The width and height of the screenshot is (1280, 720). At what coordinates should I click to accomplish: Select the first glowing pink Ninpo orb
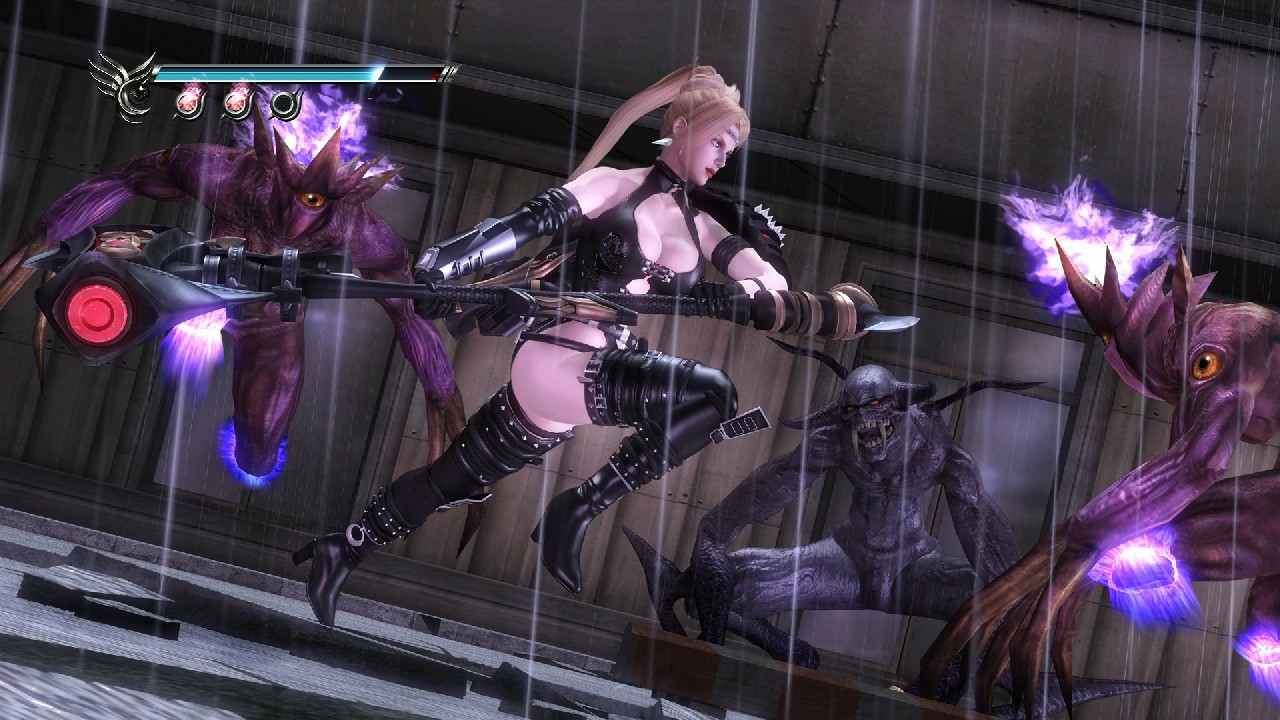click(x=188, y=104)
